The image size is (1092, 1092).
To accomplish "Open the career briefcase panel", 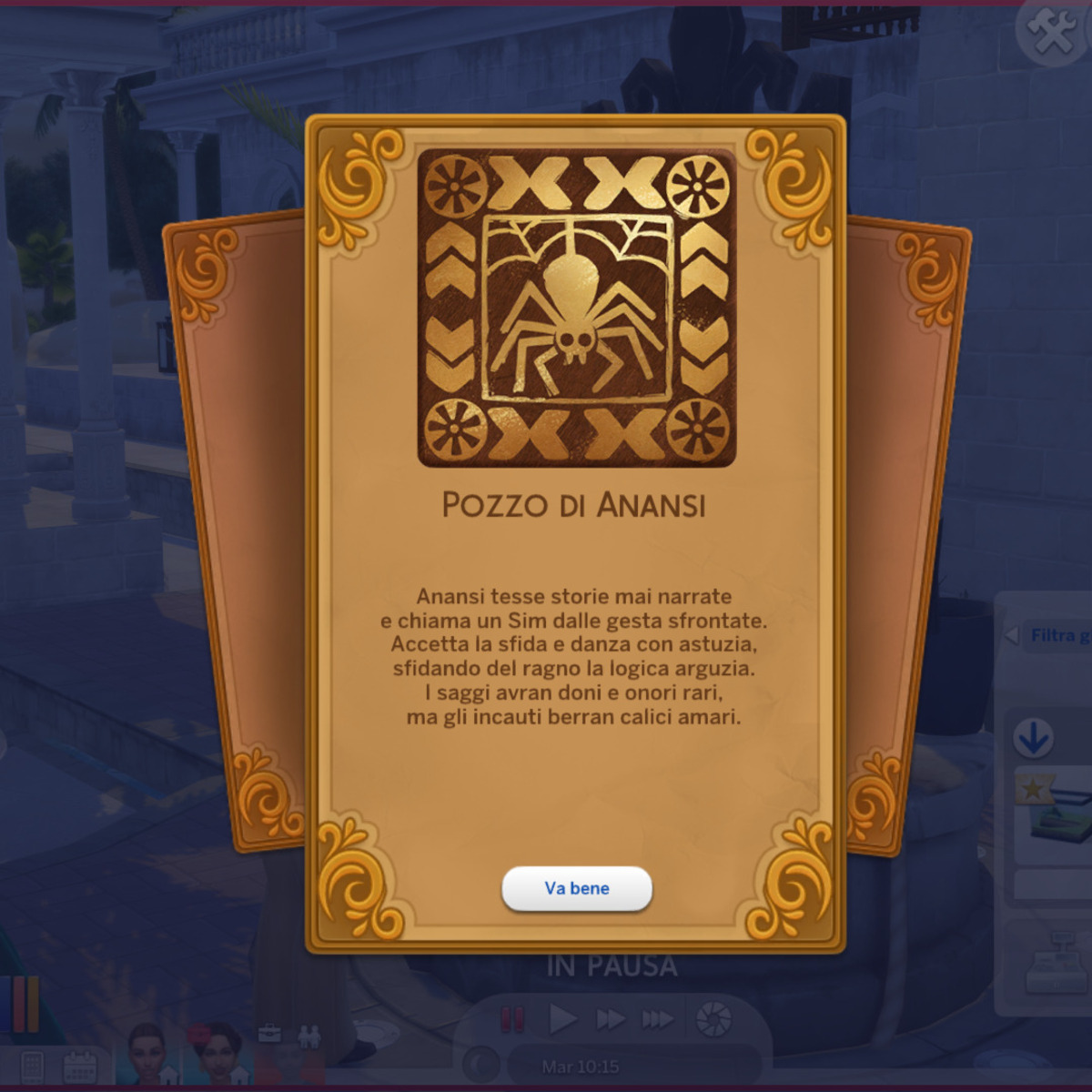I will pos(269,1034).
